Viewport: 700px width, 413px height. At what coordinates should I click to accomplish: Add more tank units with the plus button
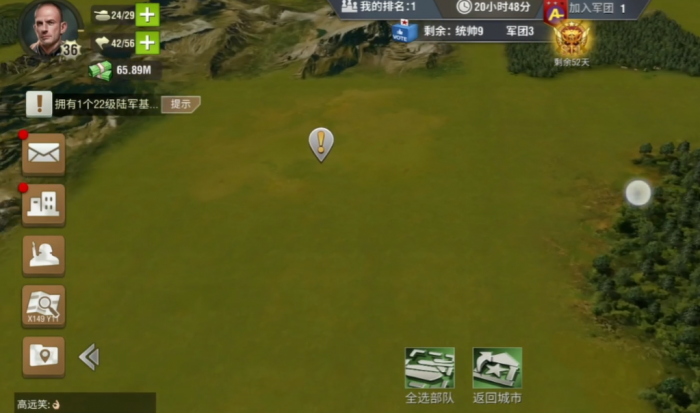tap(147, 15)
